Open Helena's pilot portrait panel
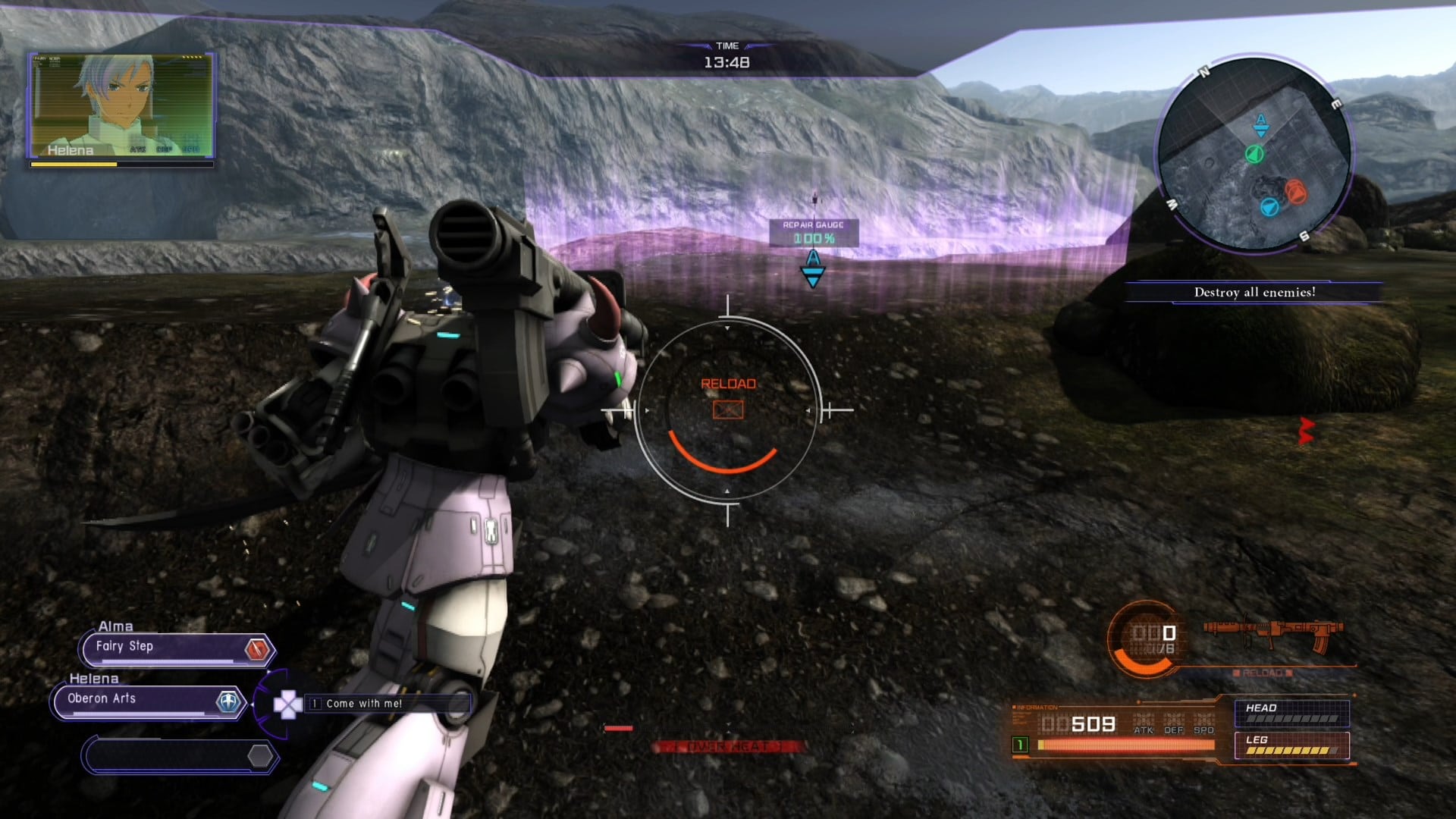The height and width of the screenshot is (819, 1456). click(121, 105)
